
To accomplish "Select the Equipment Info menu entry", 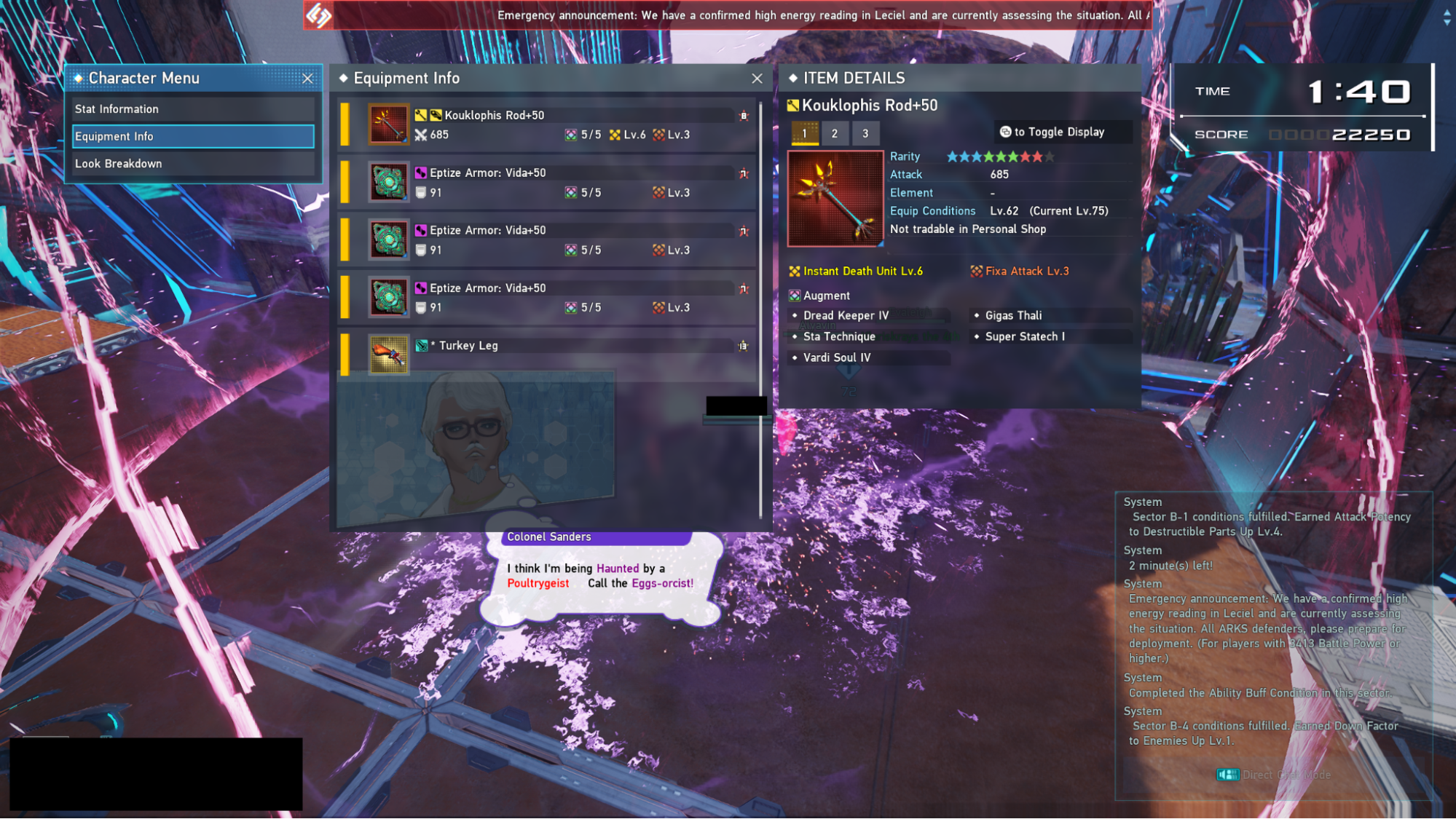I will [x=193, y=136].
